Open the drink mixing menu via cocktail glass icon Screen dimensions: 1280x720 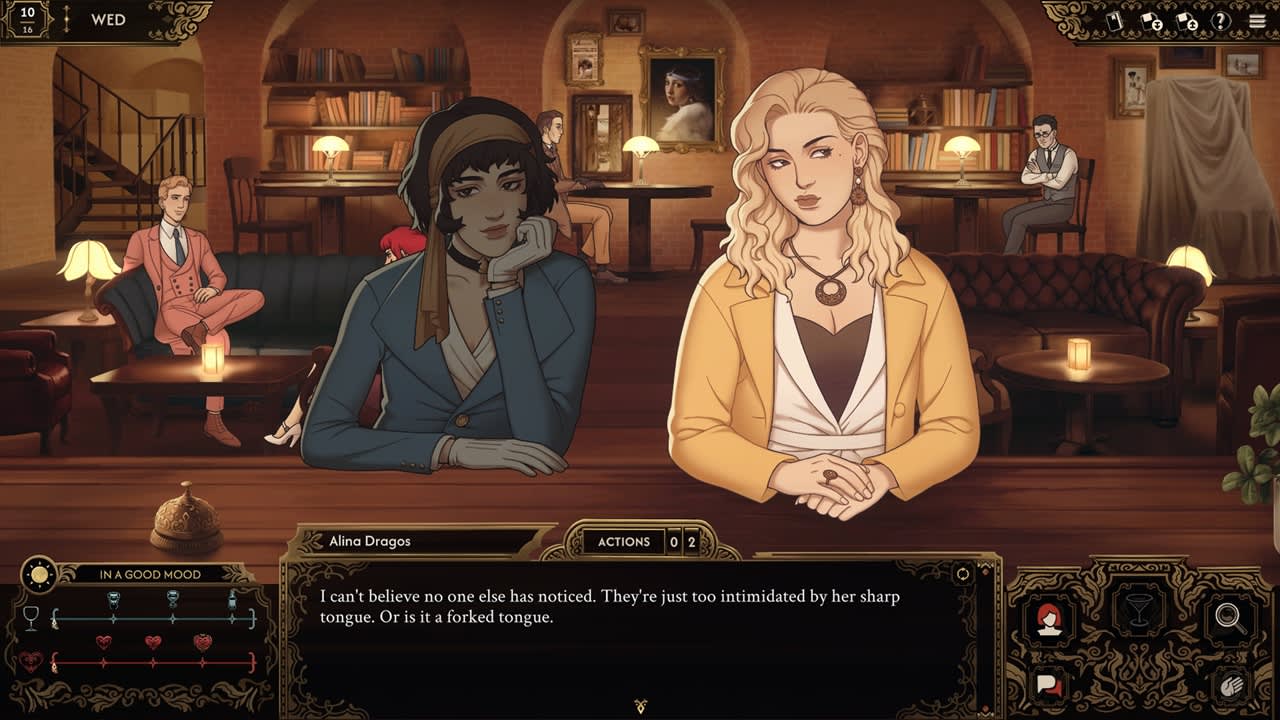coord(1140,610)
